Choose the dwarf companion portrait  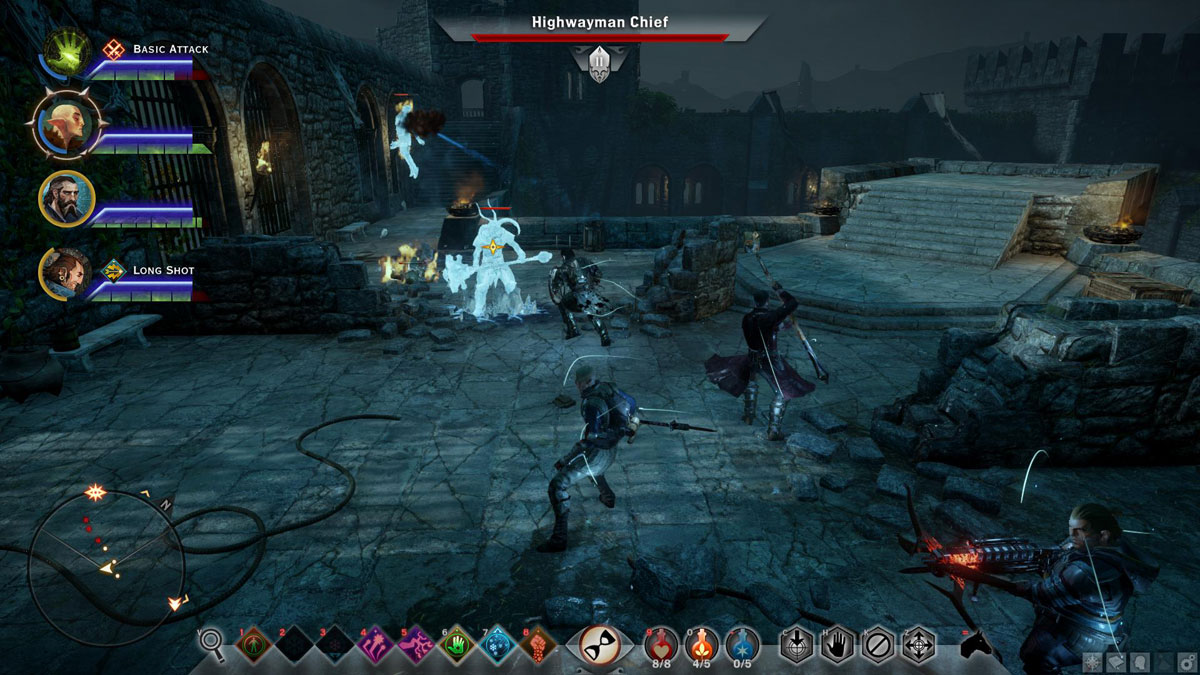point(66,271)
